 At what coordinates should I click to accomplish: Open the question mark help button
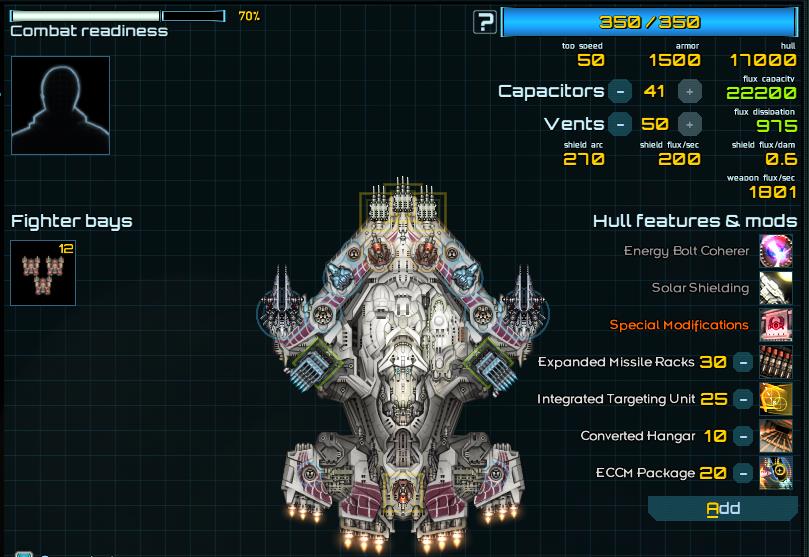[485, 22]
